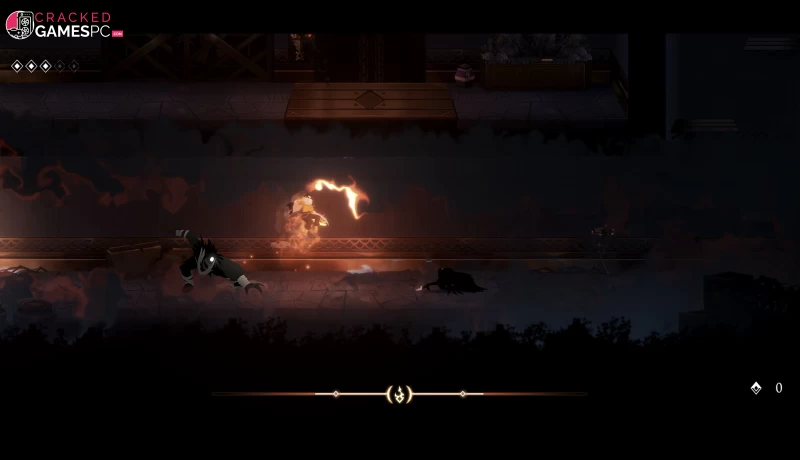Click the diamond shard currency icon
800x460 pixels.
pyautogui.click(x=756, y=388)
